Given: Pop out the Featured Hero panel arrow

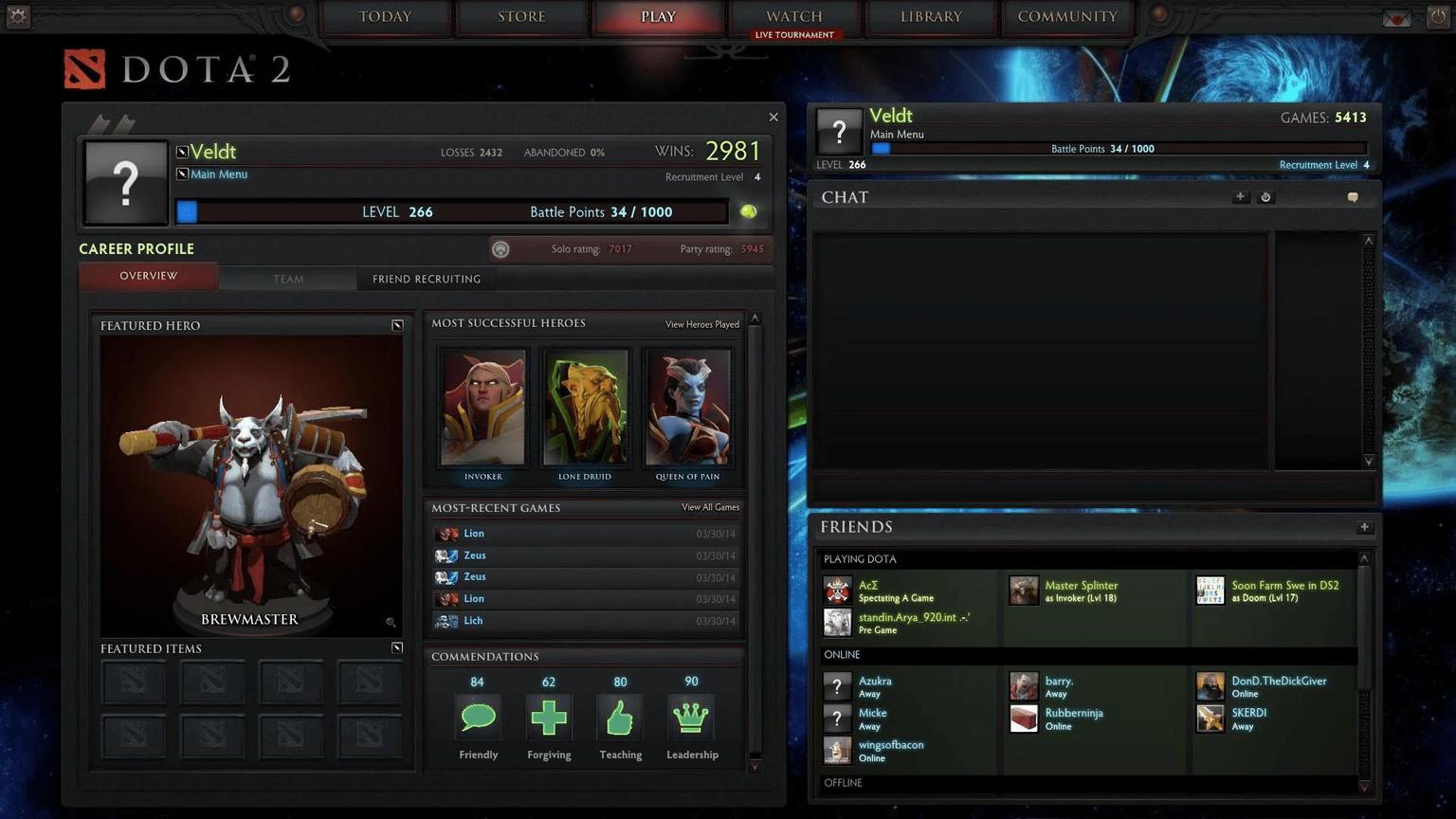Looking at the screenshot, I should pyautogui.click(x=397, y=324).
